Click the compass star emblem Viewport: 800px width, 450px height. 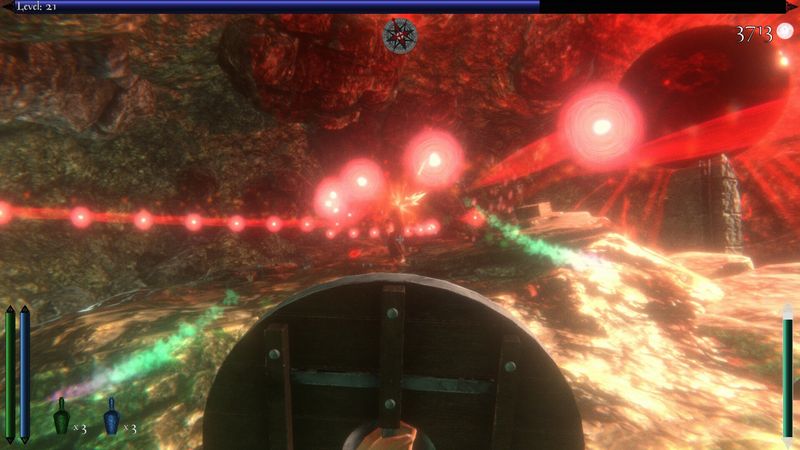398,36
